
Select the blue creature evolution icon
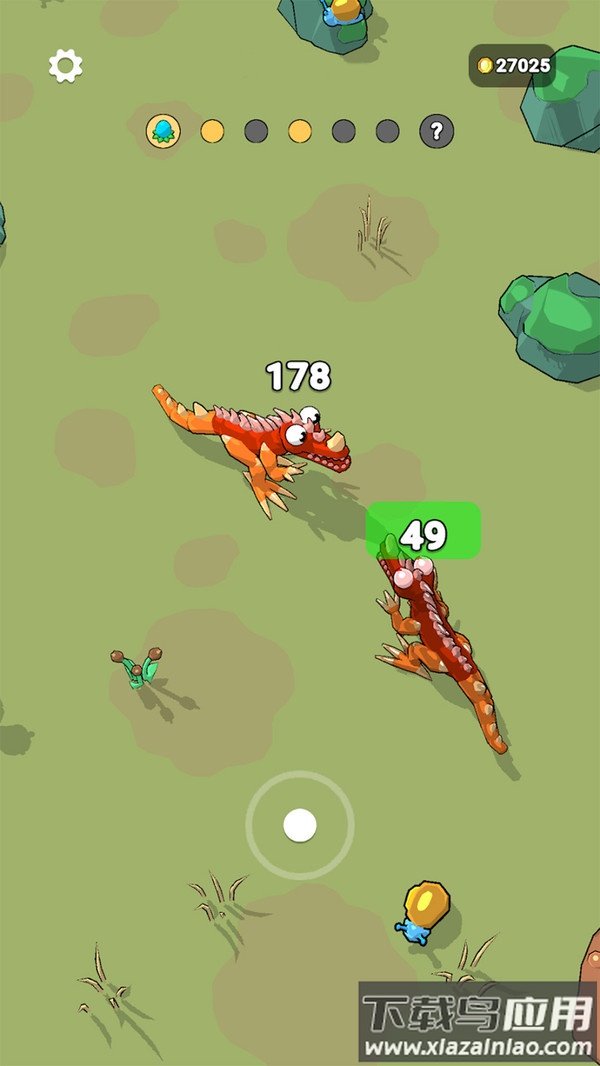click(162, 131)
